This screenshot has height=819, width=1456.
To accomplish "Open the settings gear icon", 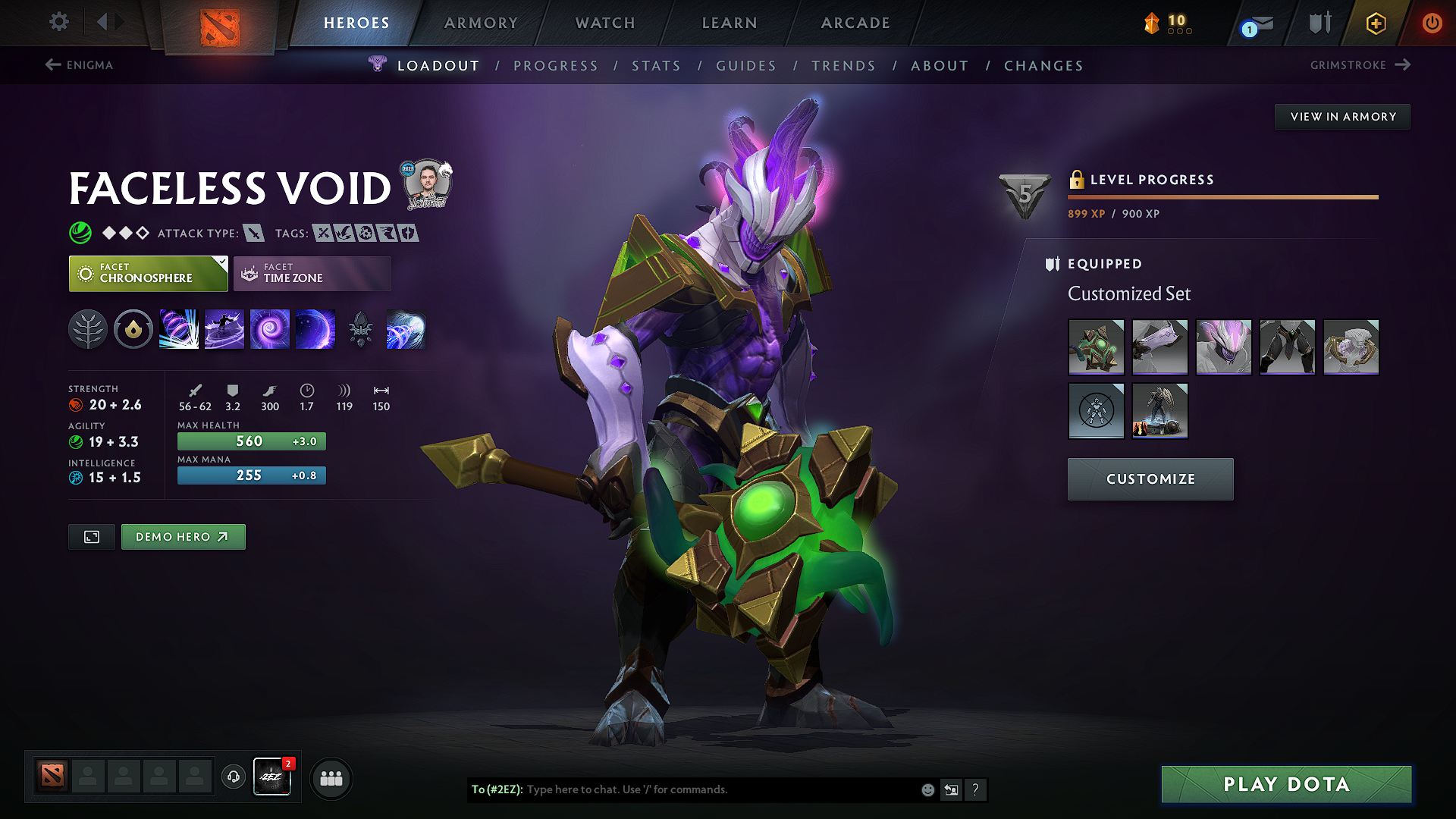I will click(x=58, y=22).
